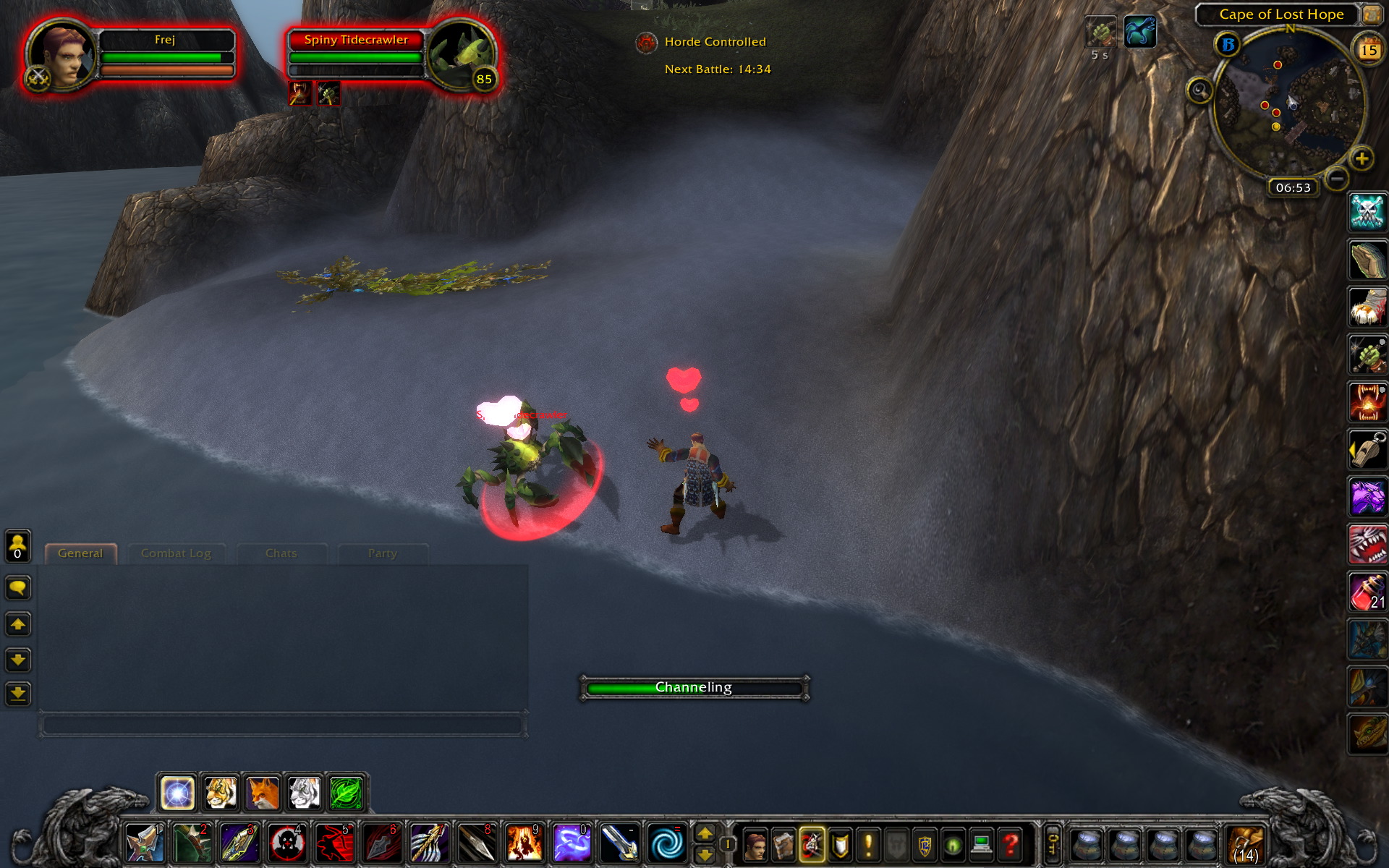Use the flaming figure ability in slot 9
Screen dimensions: 1389x868
523,844
